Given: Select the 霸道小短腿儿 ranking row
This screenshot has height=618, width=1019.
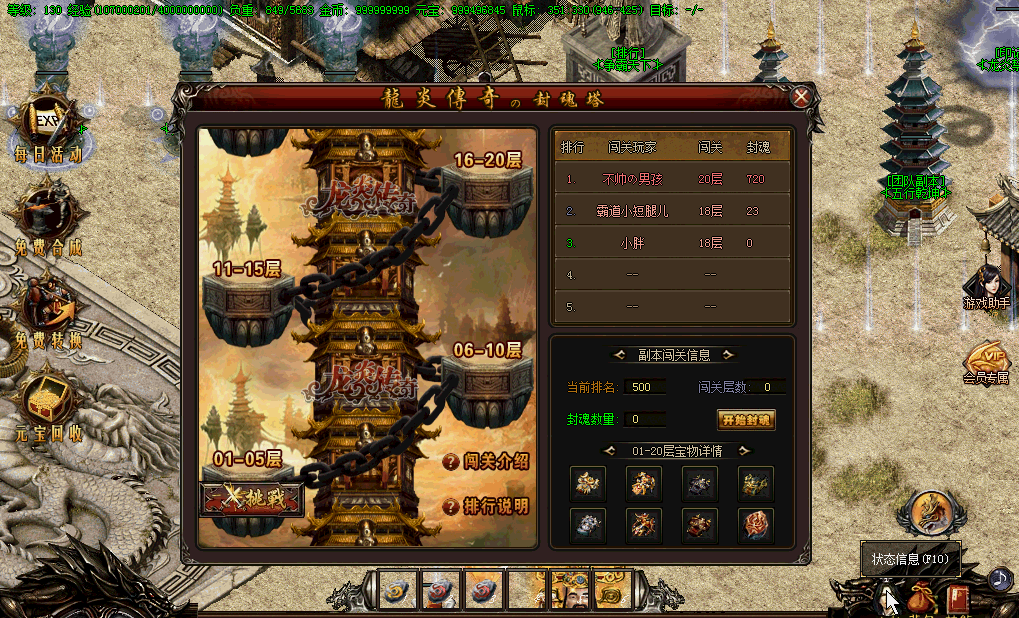Looking at the screenshot, I should click(672, 211).
